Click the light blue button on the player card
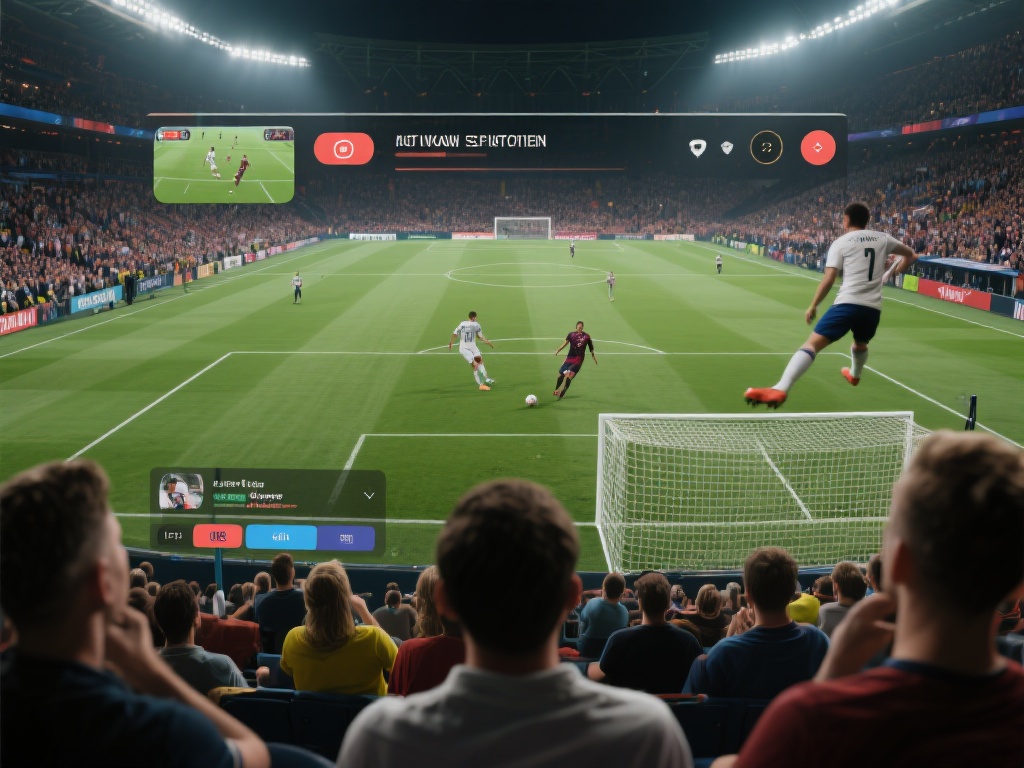The width and height of the screenshot is (1024, 768). click(x=281, y=537)
